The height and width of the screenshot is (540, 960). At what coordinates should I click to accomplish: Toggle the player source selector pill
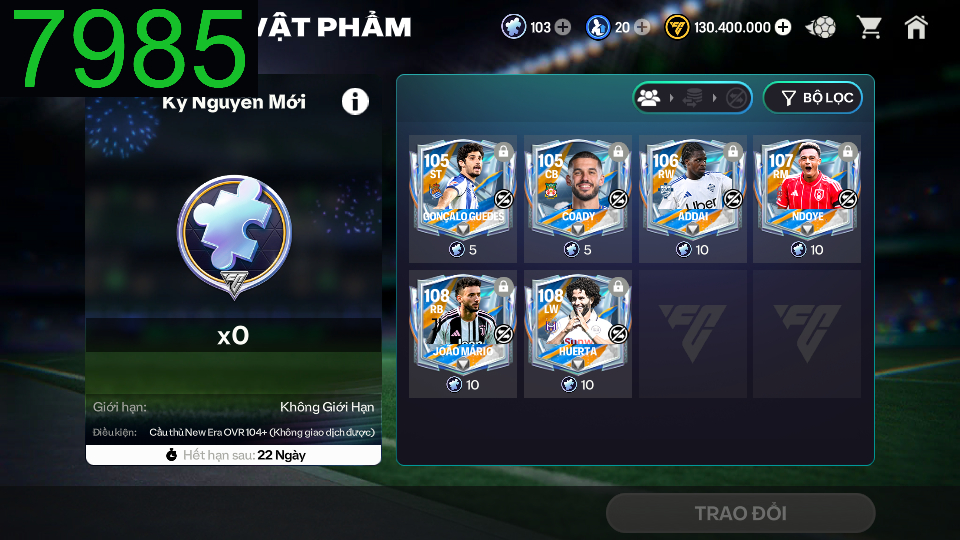(692, 97)
